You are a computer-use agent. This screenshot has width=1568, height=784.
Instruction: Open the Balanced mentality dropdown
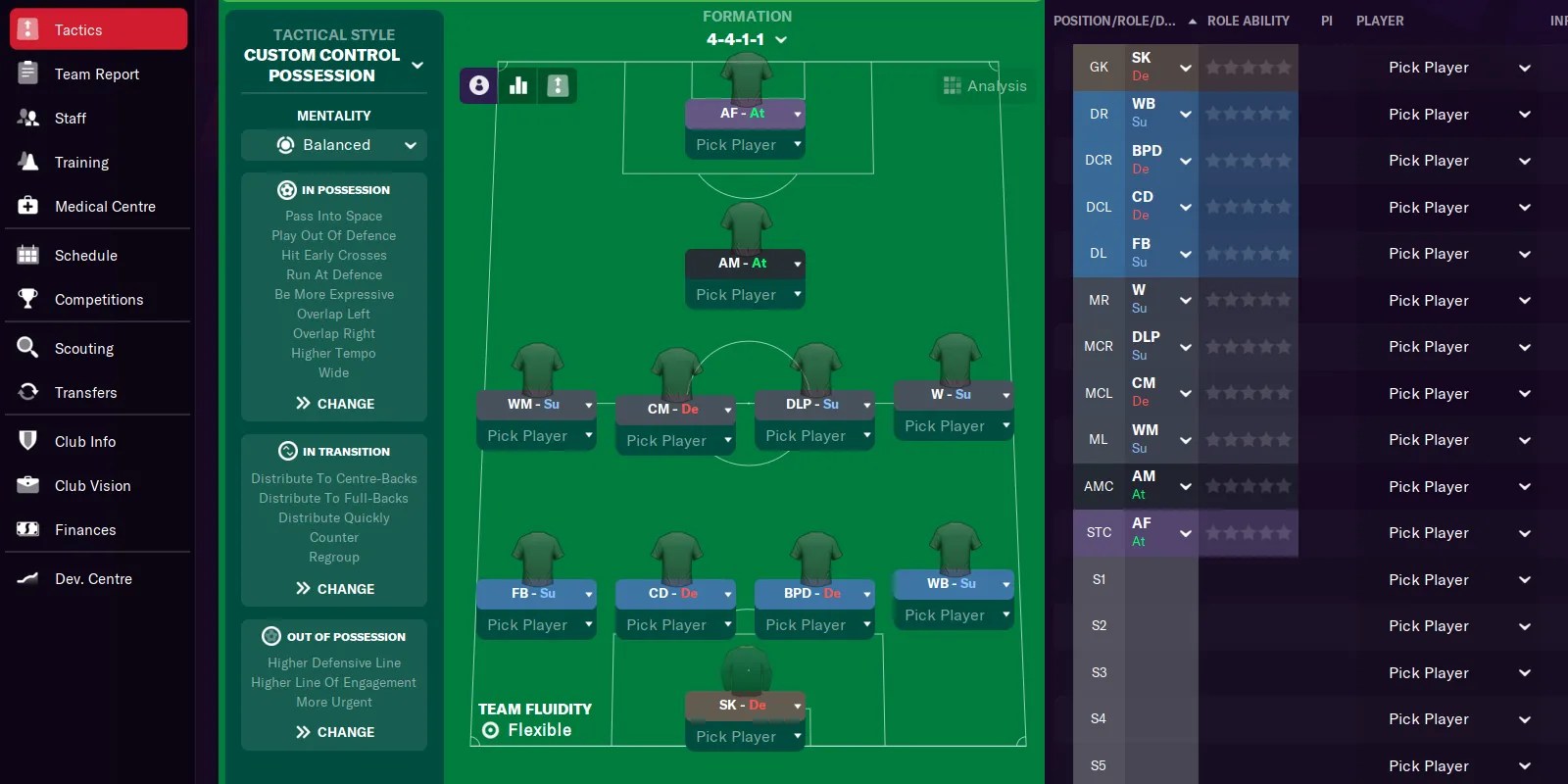[333, 144]
